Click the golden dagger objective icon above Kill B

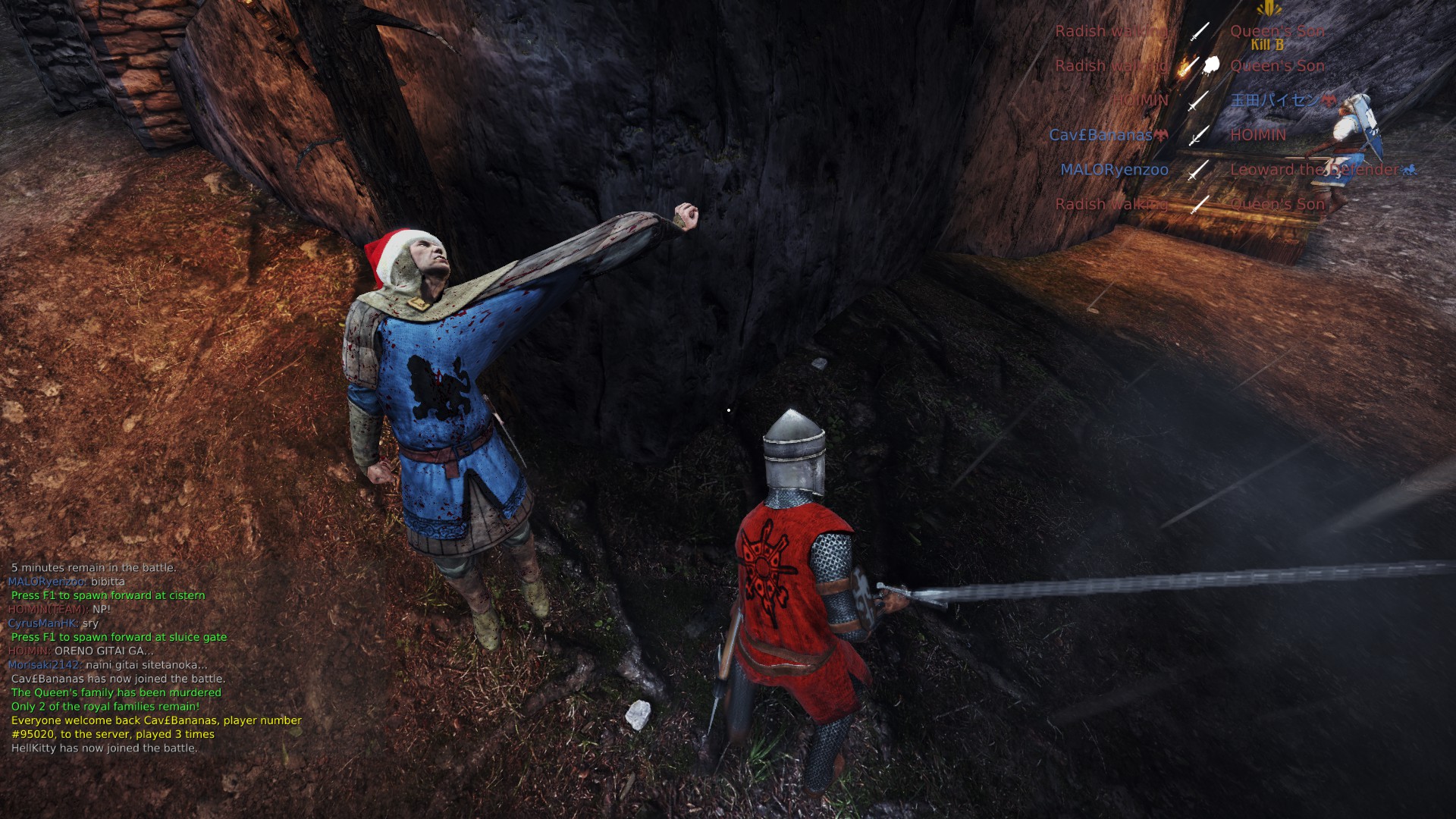[x=1268, y=9]
